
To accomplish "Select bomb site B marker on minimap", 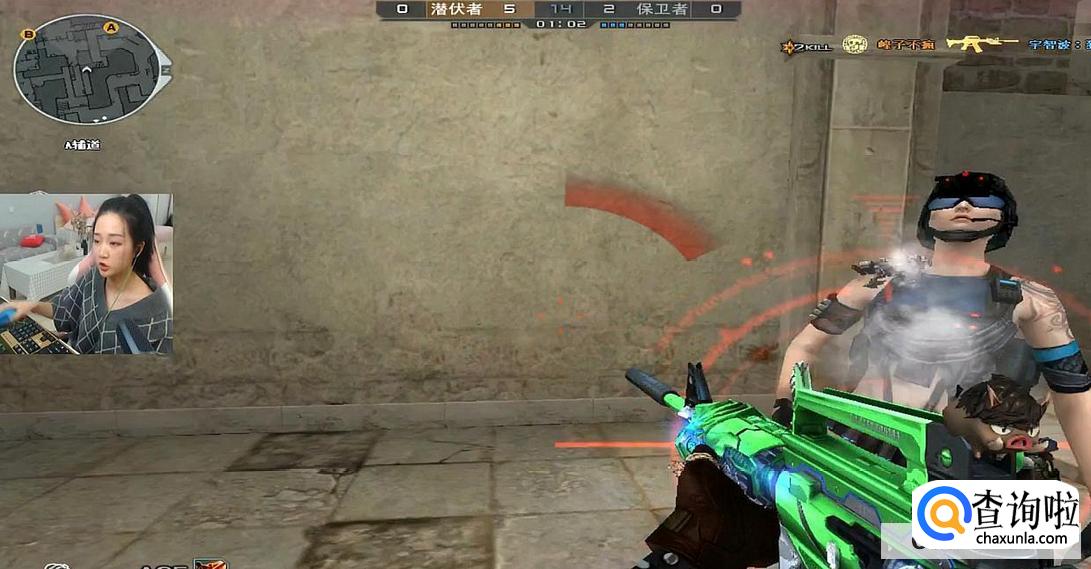I will pyautogui.click(x=29, y=35).
